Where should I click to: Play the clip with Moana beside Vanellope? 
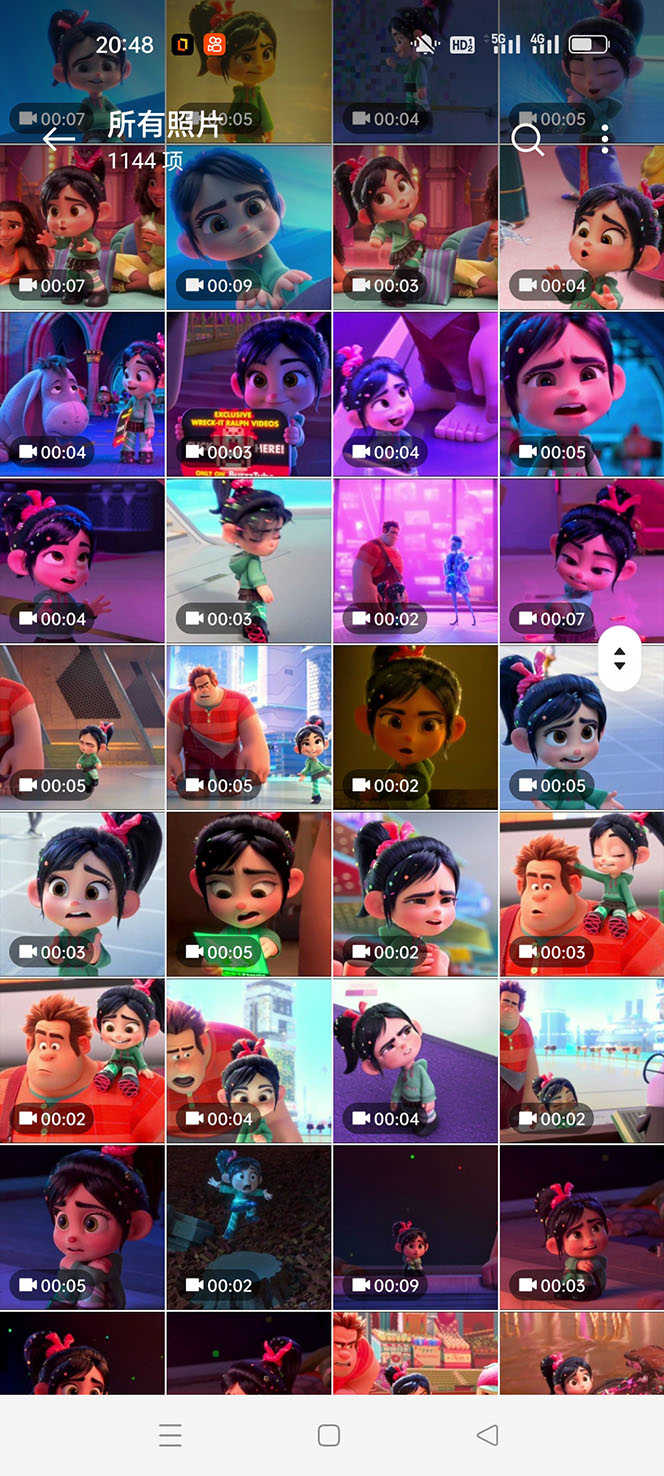tap(83, 227)
